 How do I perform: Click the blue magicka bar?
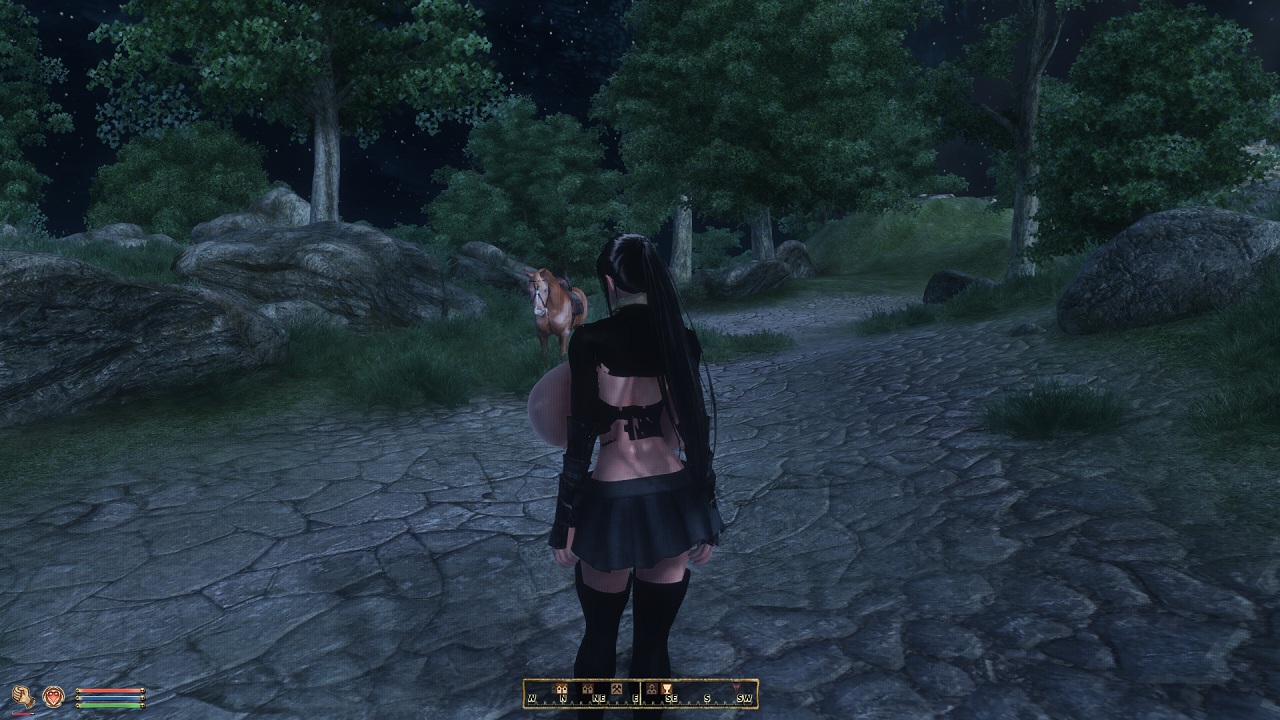tap(110, 698)
